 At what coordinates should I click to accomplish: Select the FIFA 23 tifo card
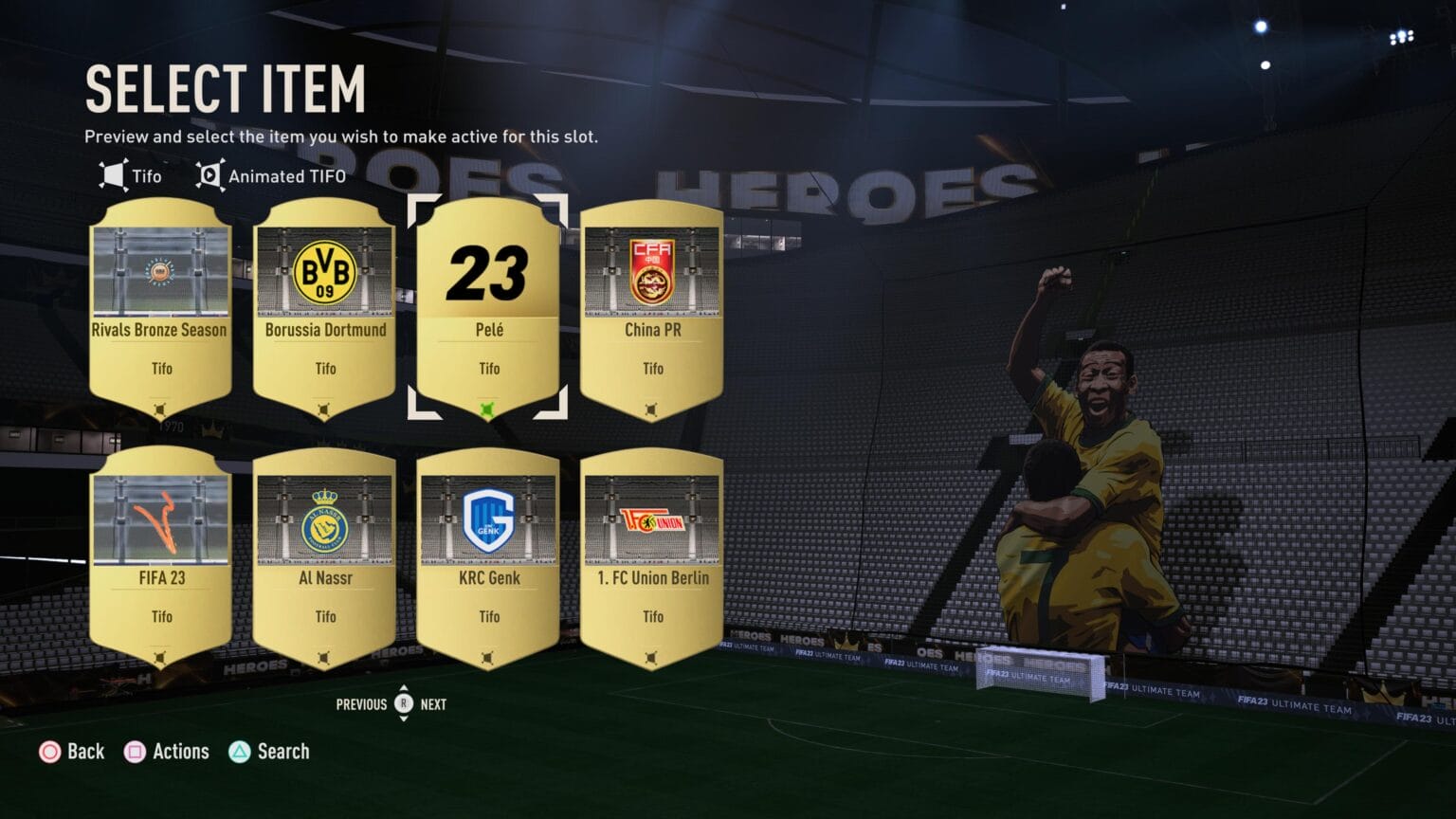point(160,559)
